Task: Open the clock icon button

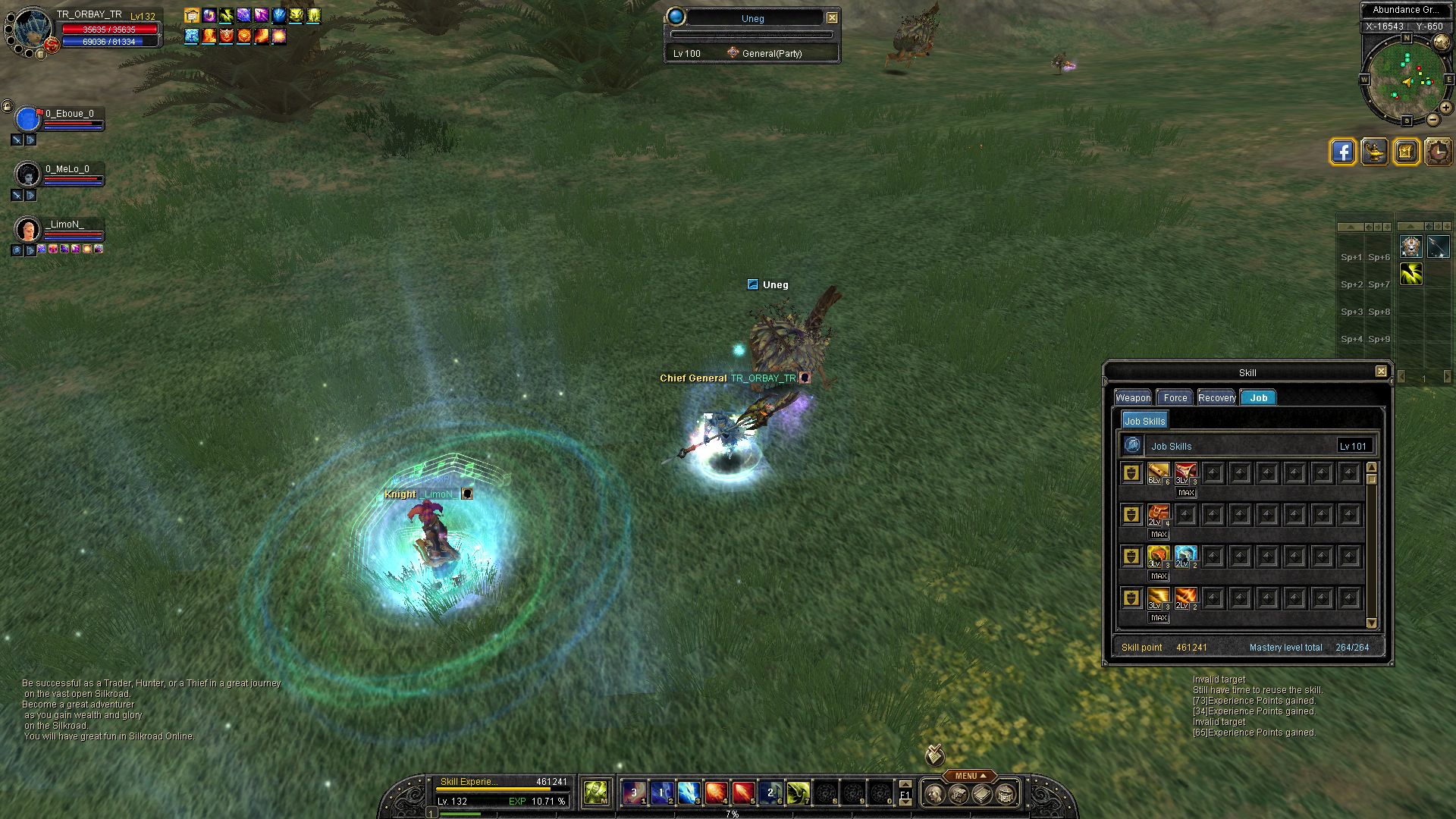Action: pos(1438,152)
